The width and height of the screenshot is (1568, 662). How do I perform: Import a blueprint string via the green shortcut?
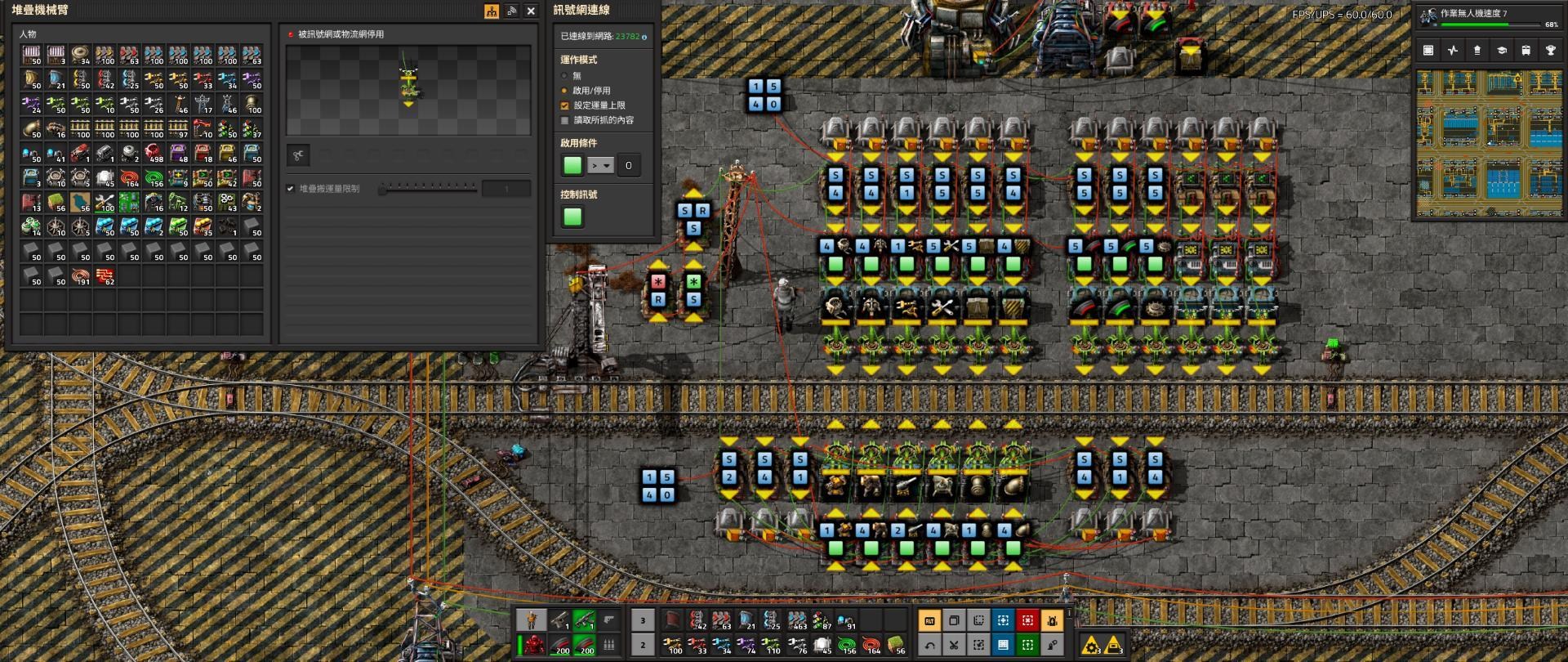tap(1026, 646)
